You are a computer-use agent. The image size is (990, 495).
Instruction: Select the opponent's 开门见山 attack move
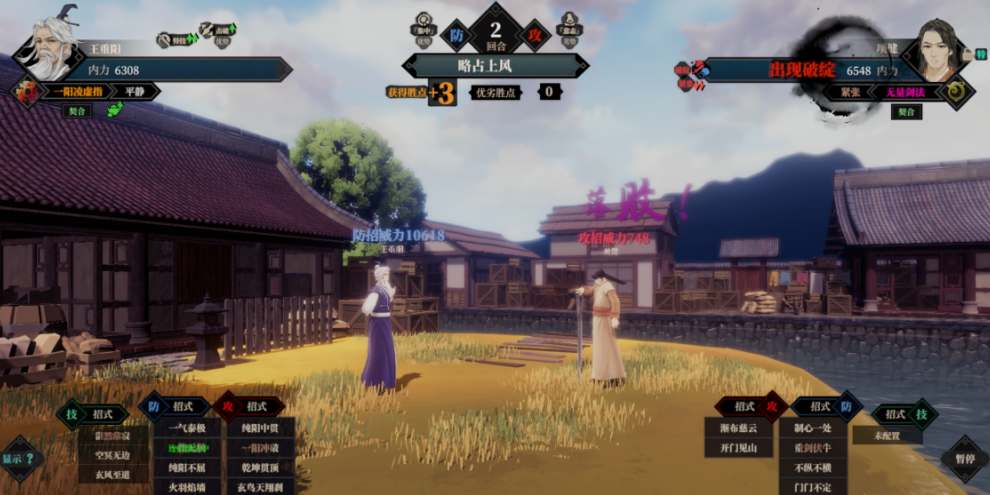(x=738, y=448)
